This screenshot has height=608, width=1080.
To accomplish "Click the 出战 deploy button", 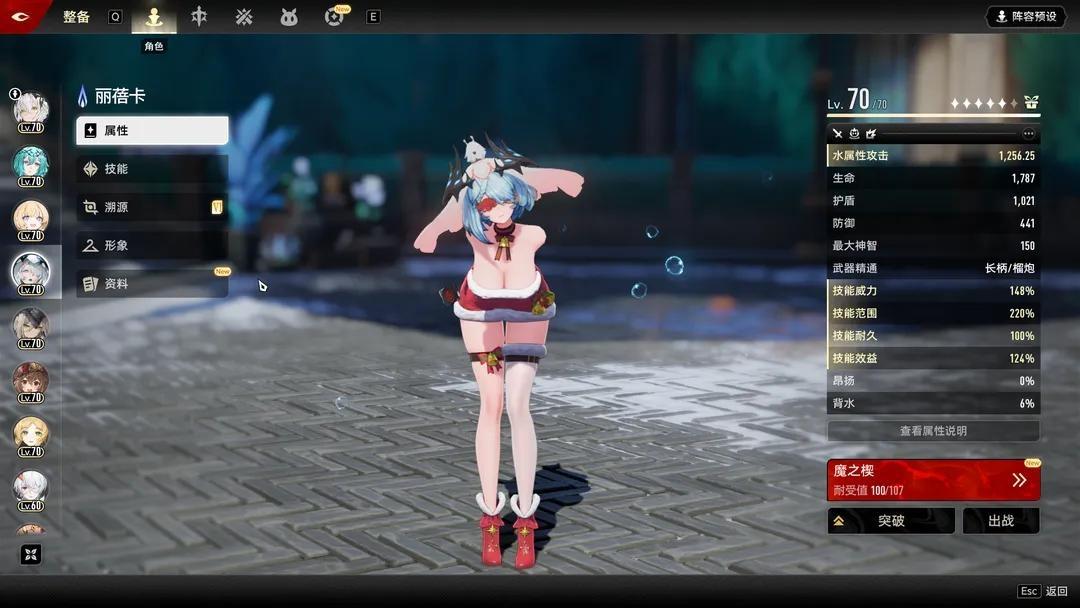I will (x=1000, y=521).
